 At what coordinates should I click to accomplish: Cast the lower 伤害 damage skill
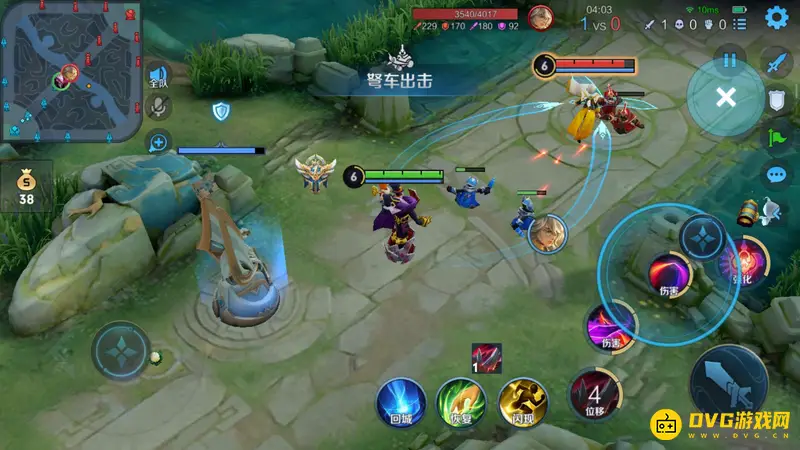pos(611,325)
